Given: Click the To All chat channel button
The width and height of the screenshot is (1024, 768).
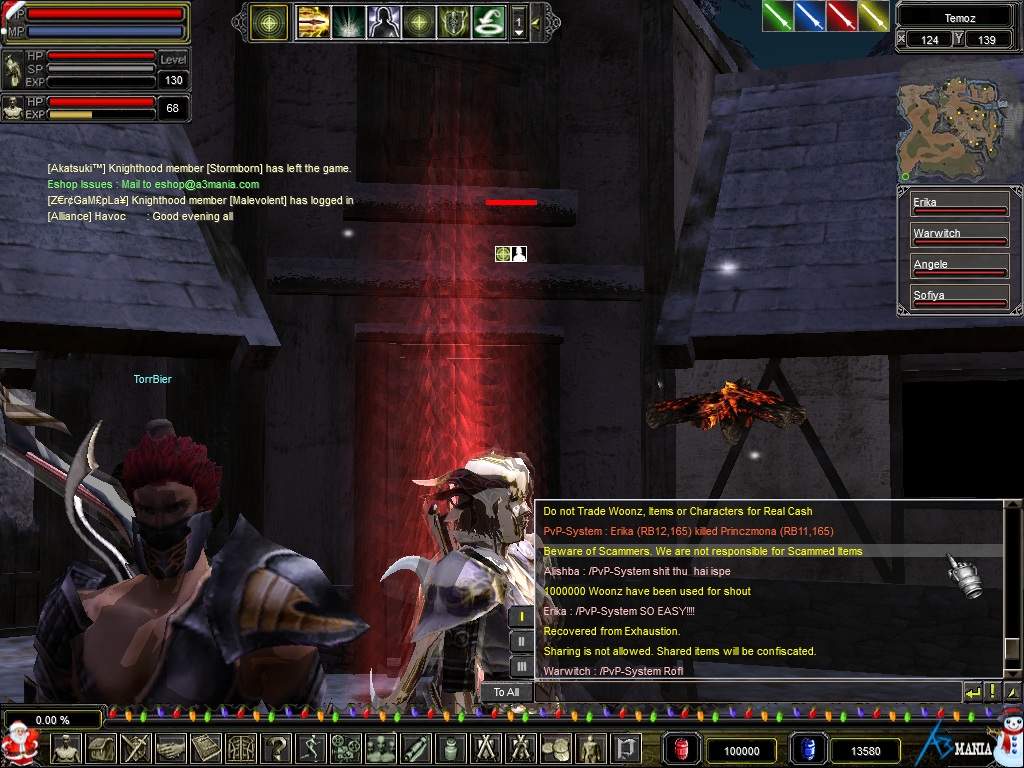Looking at the screenshot, I should click(x=506, y=692).
